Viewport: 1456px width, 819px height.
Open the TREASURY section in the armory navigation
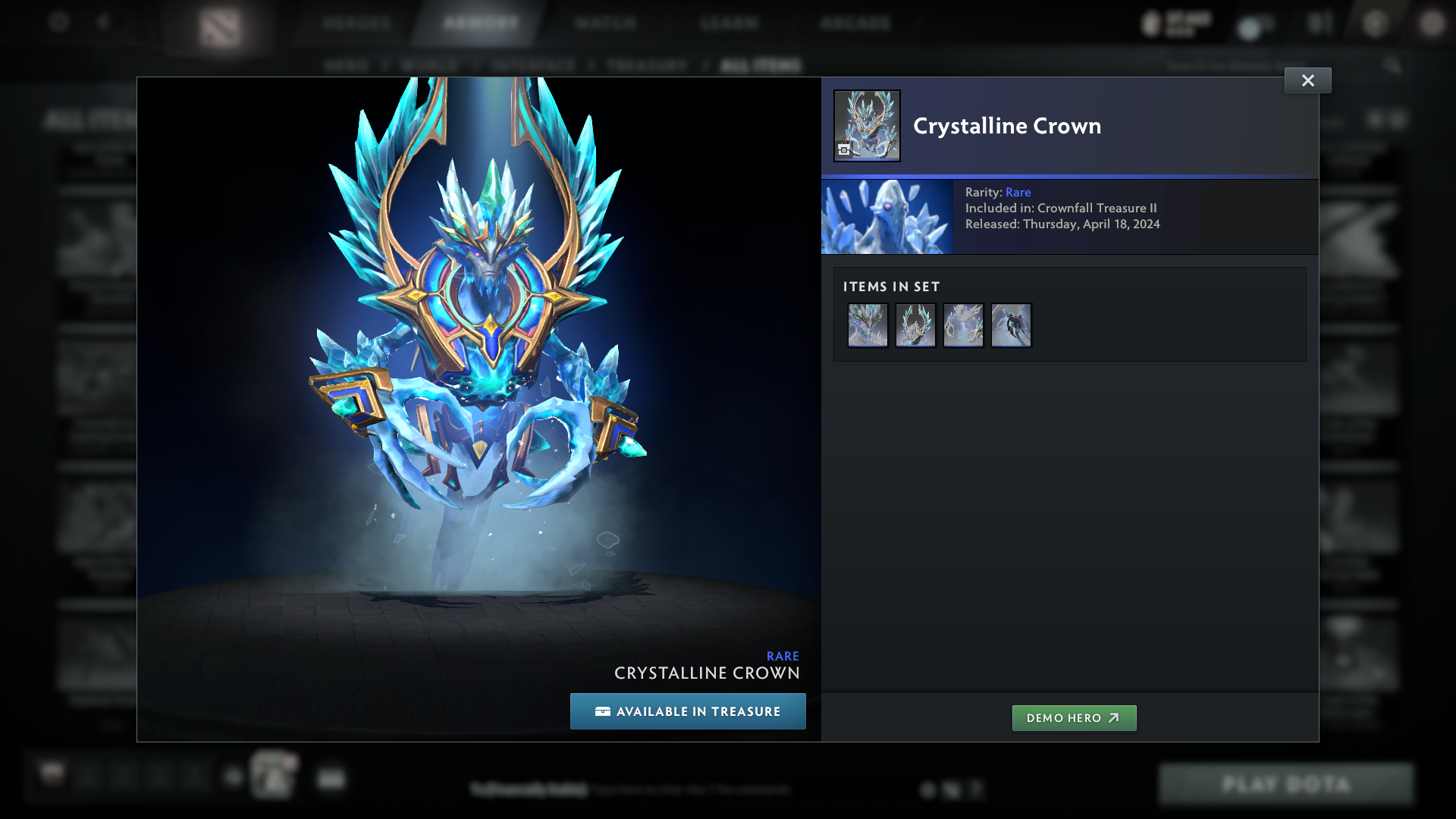point(645,65)
